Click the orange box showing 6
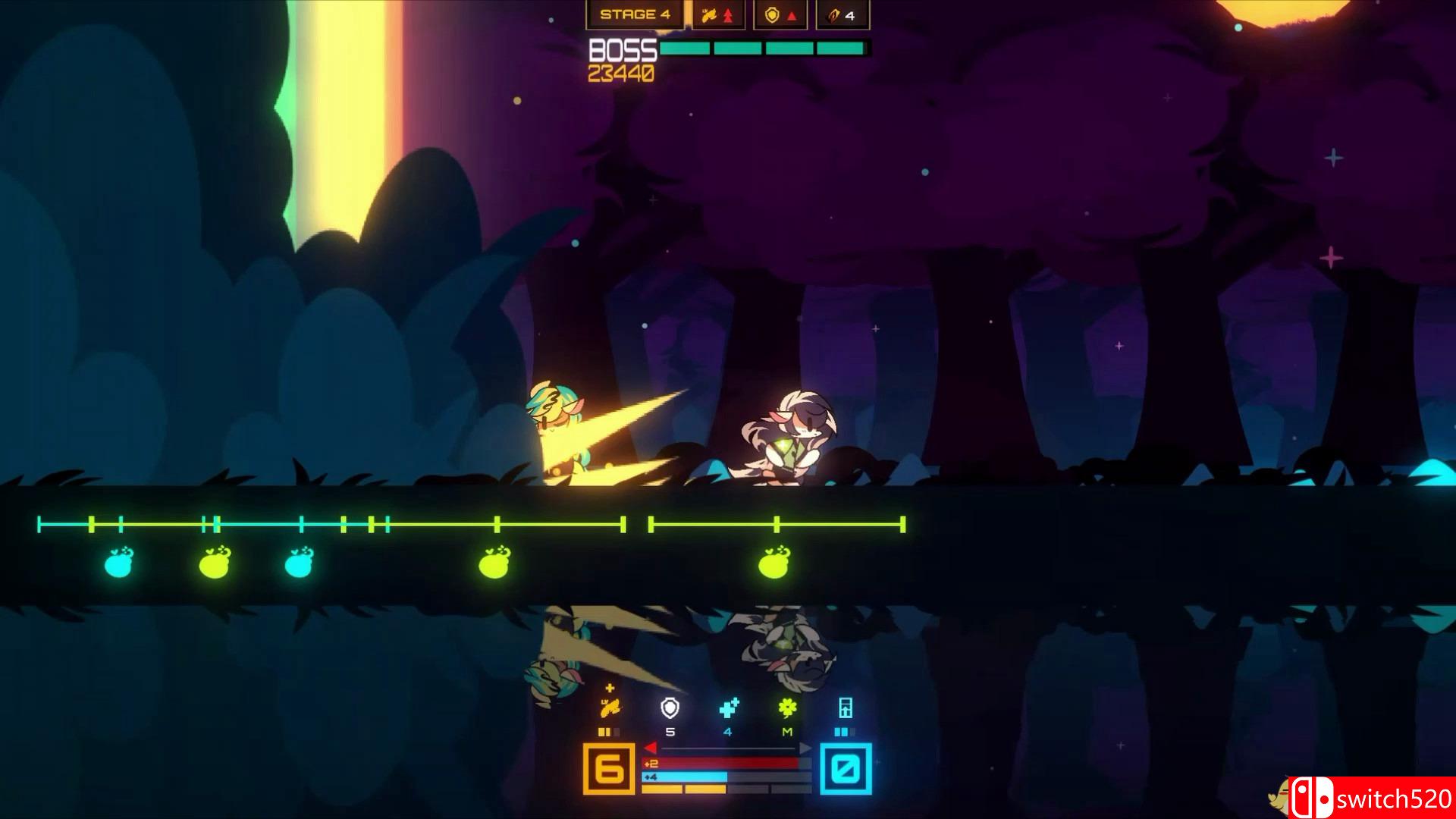This screenshot has height=819, width=1456. point(609,769)
